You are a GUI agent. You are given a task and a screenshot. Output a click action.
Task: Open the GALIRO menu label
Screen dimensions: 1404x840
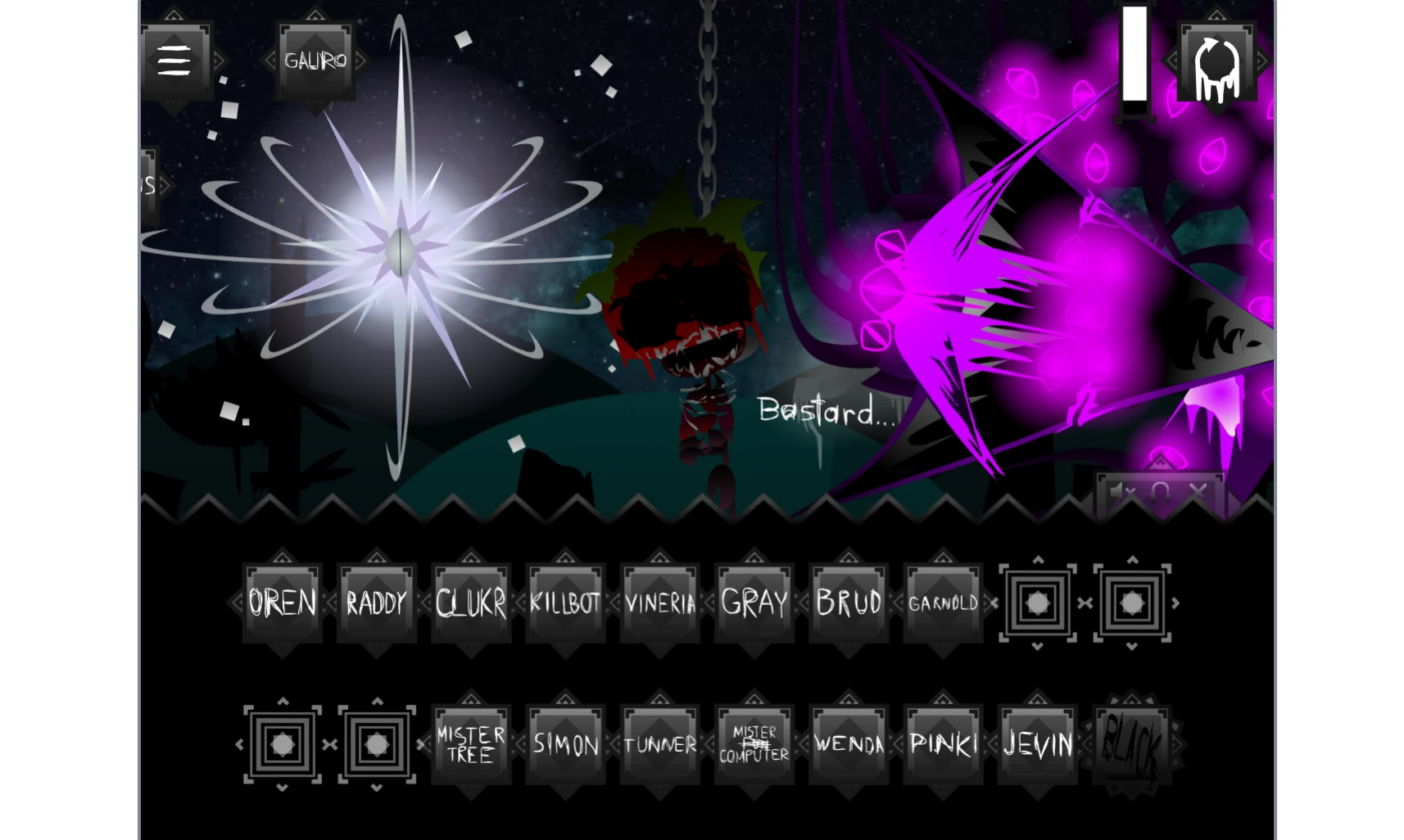(315, 60)
